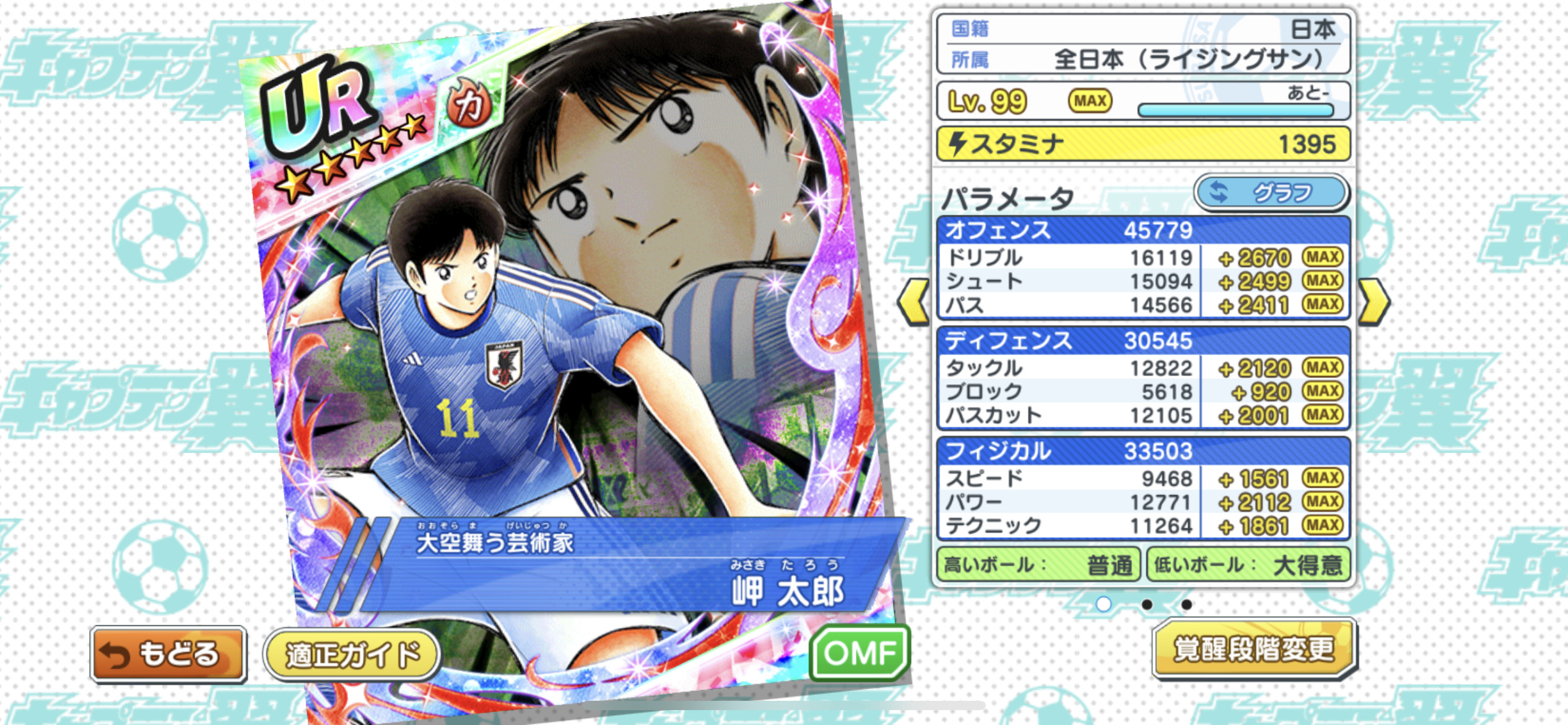Show previous info page with left arrow

coord(914,302)
